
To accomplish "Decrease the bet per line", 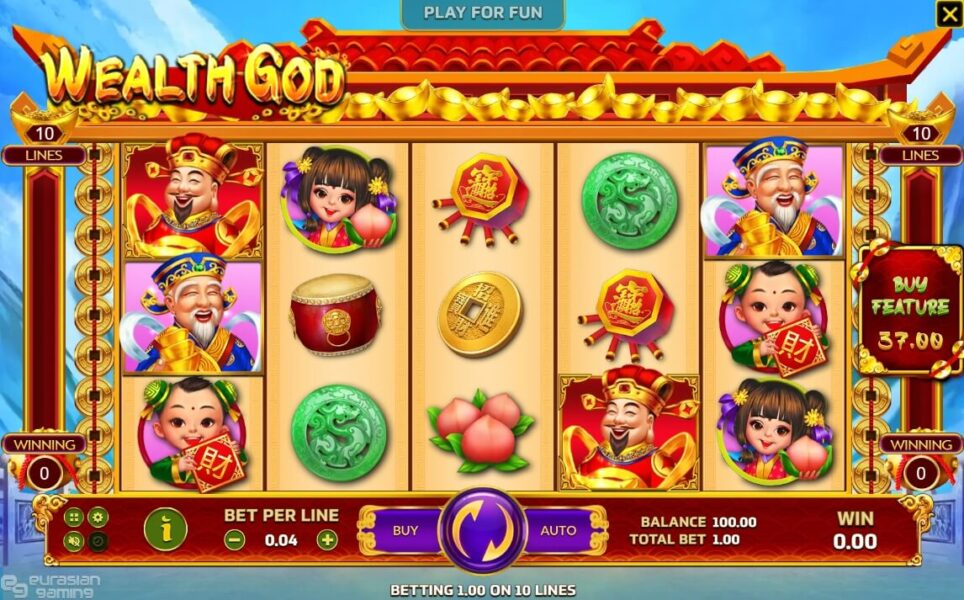I will (234, 540).
